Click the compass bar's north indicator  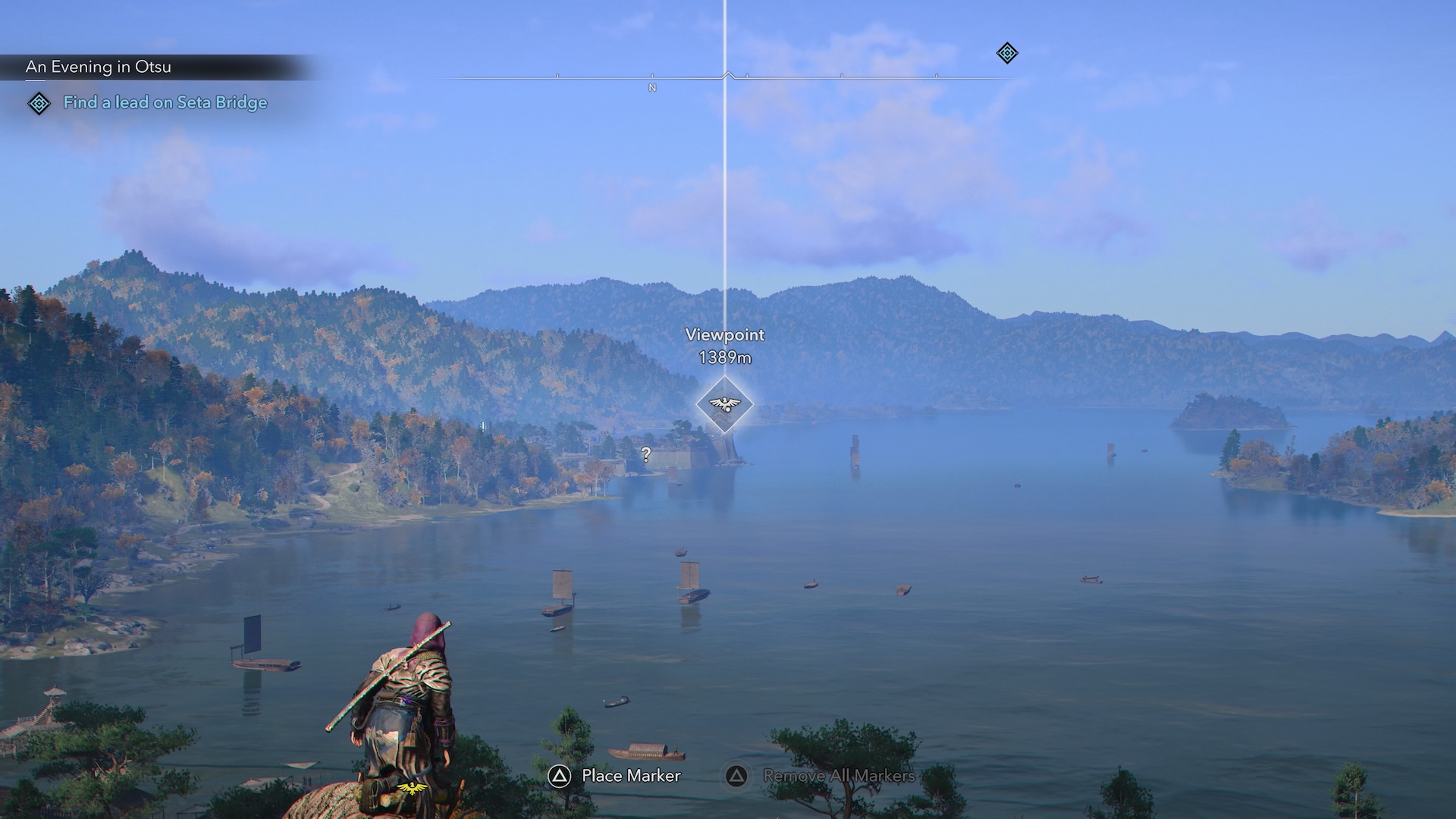pos(652,88)
